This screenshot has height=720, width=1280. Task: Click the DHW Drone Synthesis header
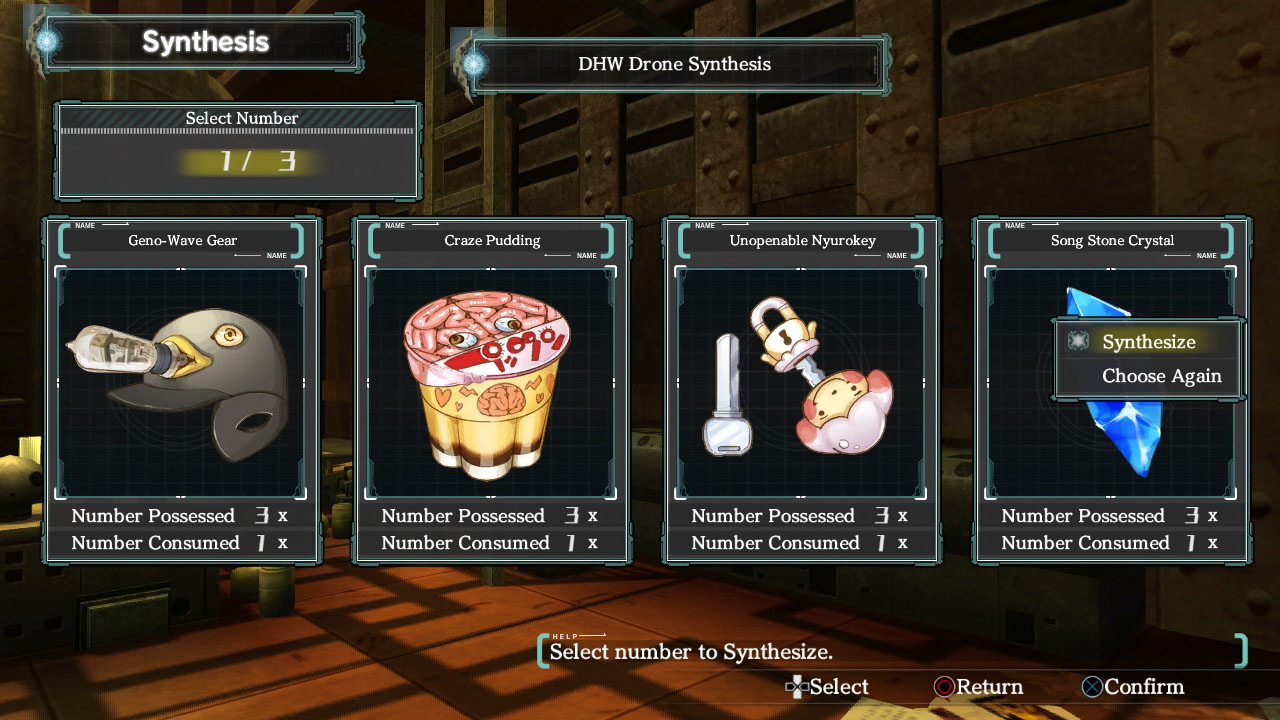(675, 63)
